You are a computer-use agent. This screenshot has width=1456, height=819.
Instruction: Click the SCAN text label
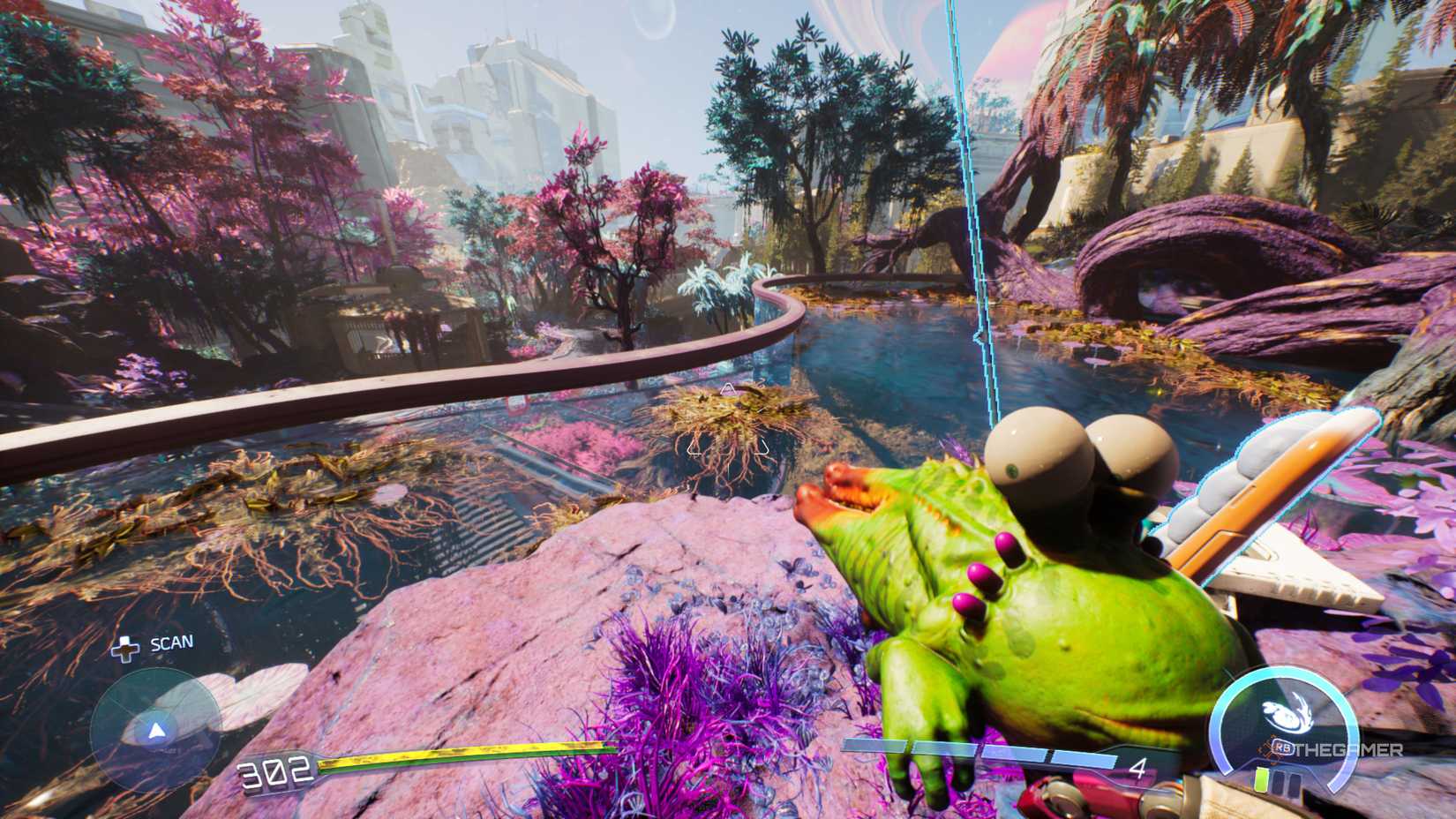pos(172,642)
